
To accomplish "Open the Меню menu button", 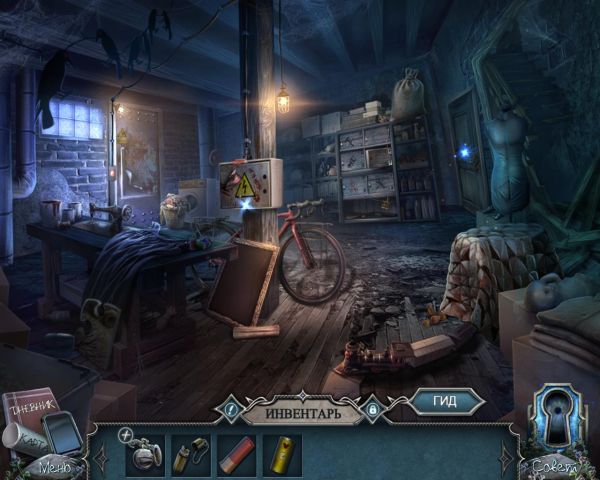I will 55,466.
